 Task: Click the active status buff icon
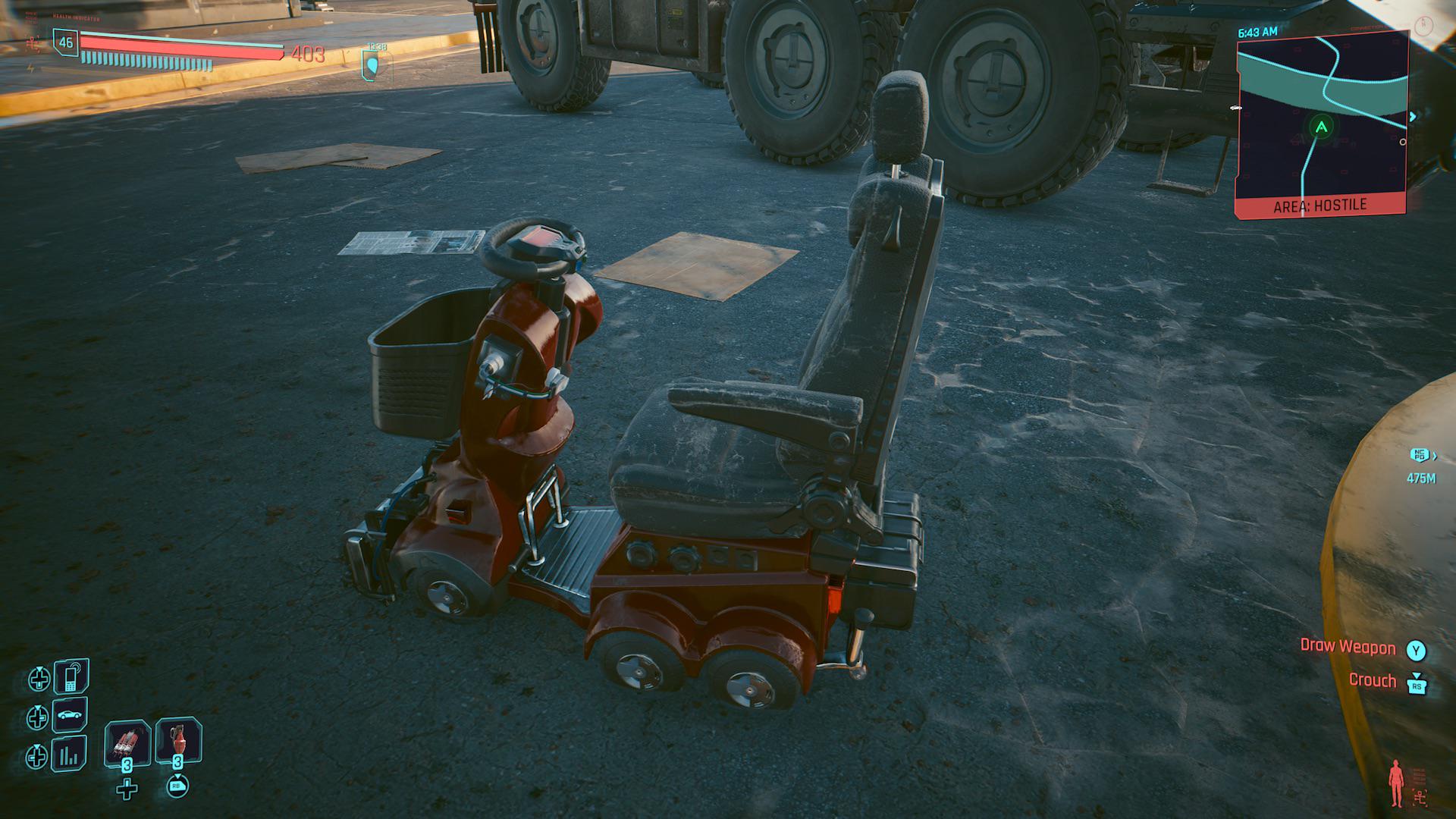[376, 66]
